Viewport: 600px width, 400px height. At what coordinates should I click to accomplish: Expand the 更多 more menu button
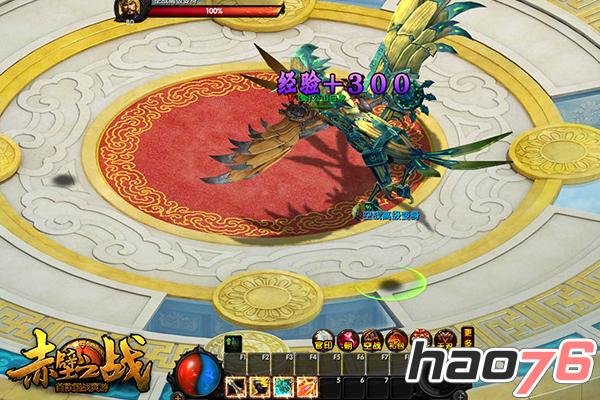coord(467,338)
